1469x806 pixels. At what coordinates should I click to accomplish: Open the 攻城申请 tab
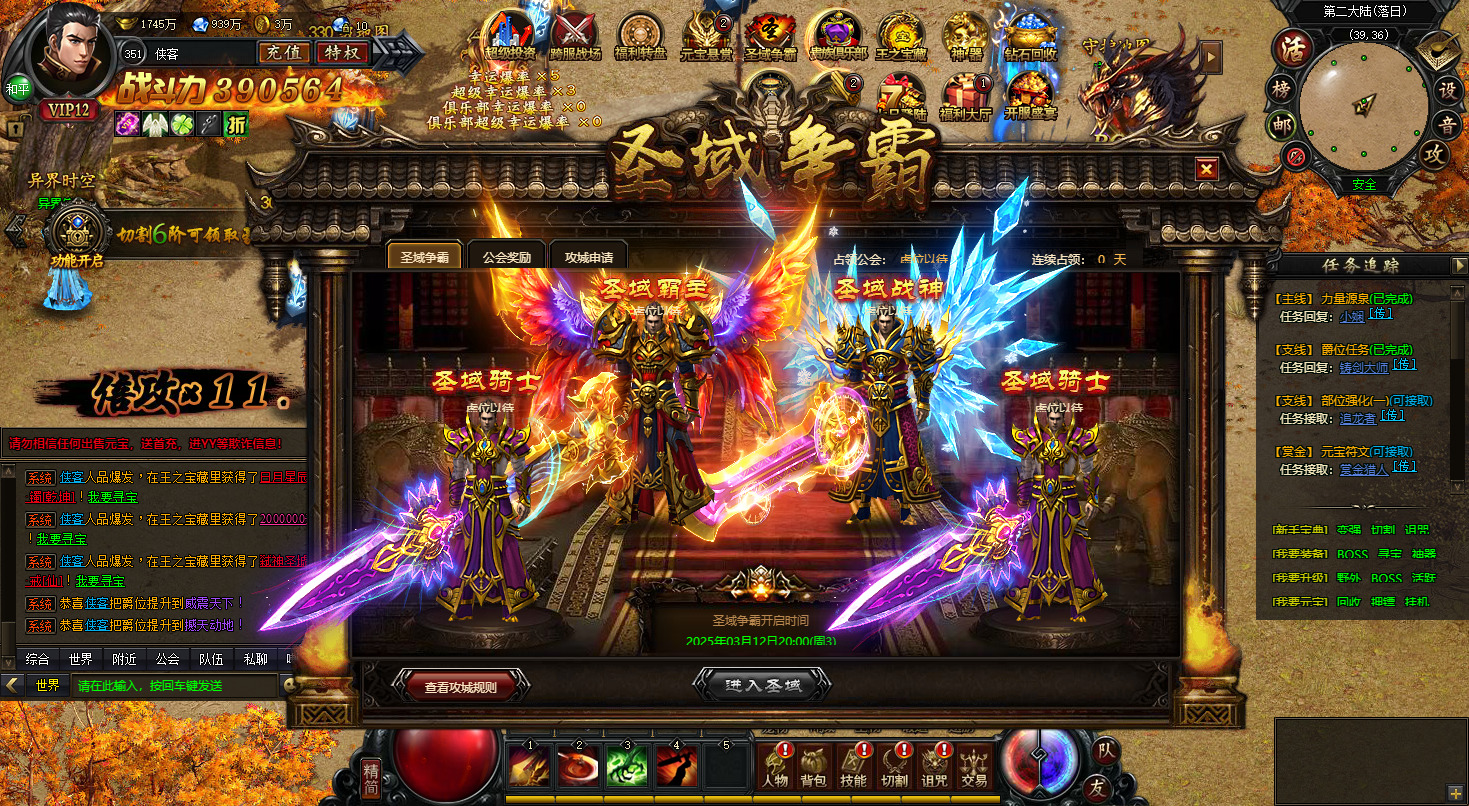[588, 257]
